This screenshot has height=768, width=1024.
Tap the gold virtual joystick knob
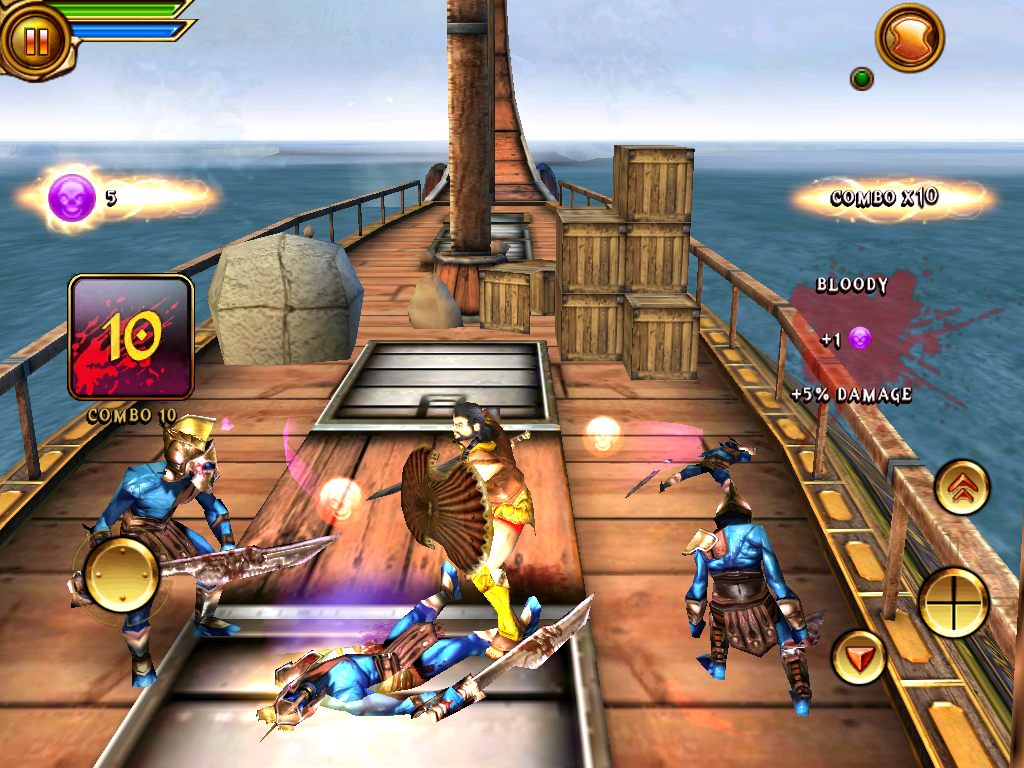pos(121,574)
